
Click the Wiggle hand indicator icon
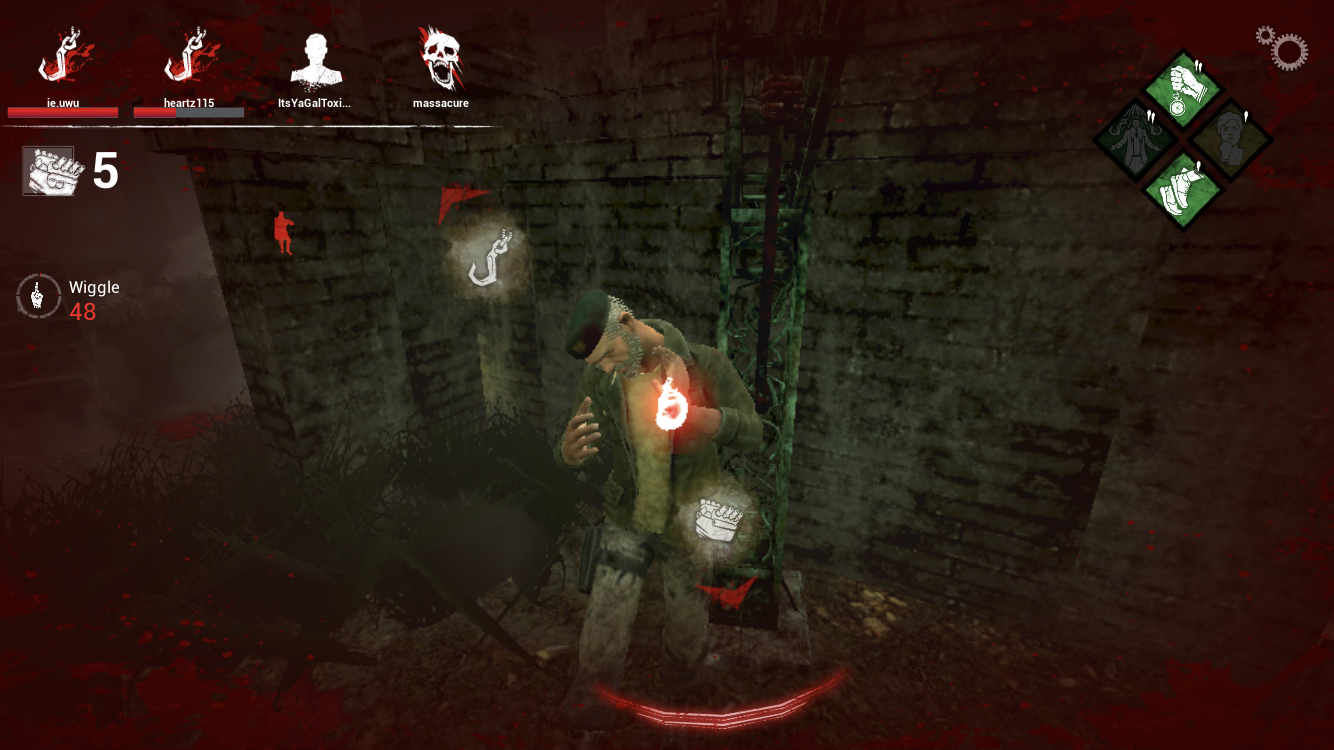[x=38, y=295]
